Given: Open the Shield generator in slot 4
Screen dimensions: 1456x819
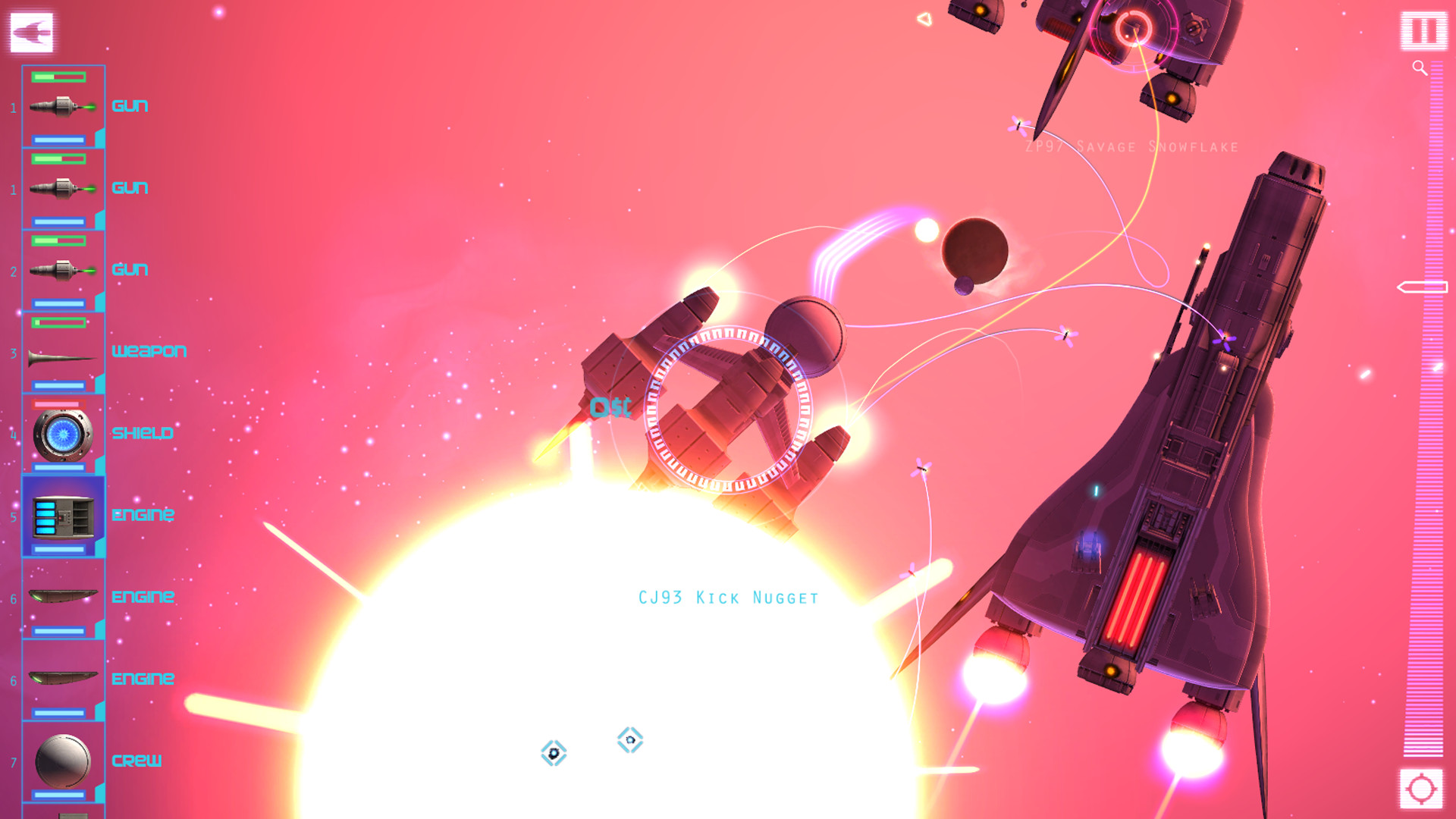Looking at the screenshot, I should pos(63,433).
